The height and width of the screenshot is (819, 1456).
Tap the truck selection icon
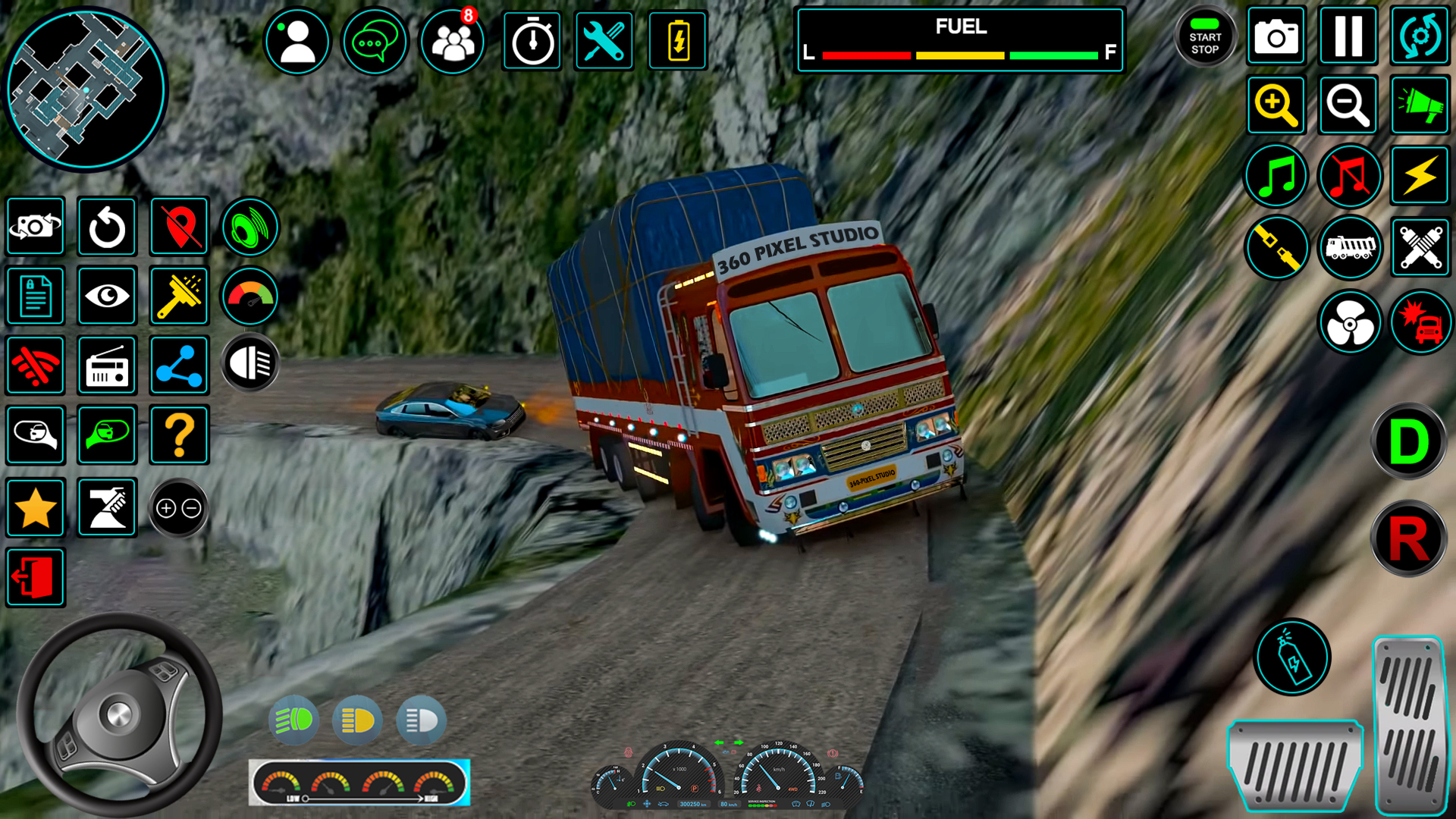pos(1349,248)
